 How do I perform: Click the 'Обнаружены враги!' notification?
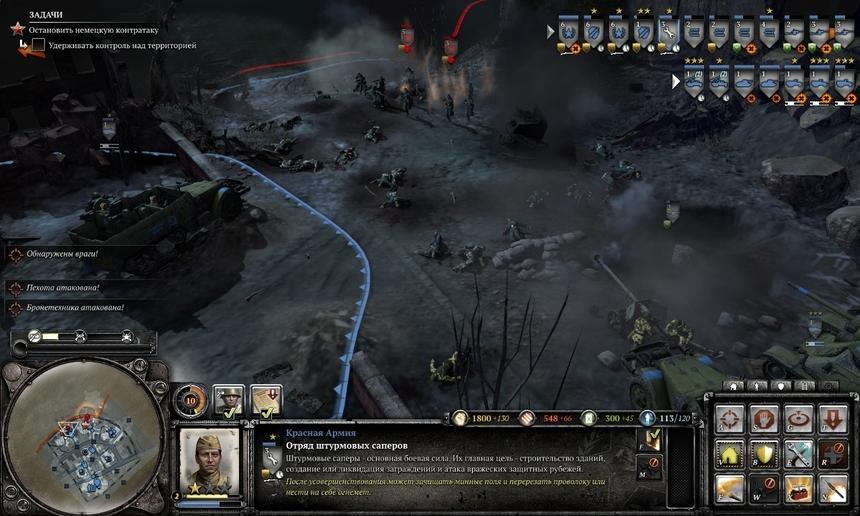click(65, 255)
